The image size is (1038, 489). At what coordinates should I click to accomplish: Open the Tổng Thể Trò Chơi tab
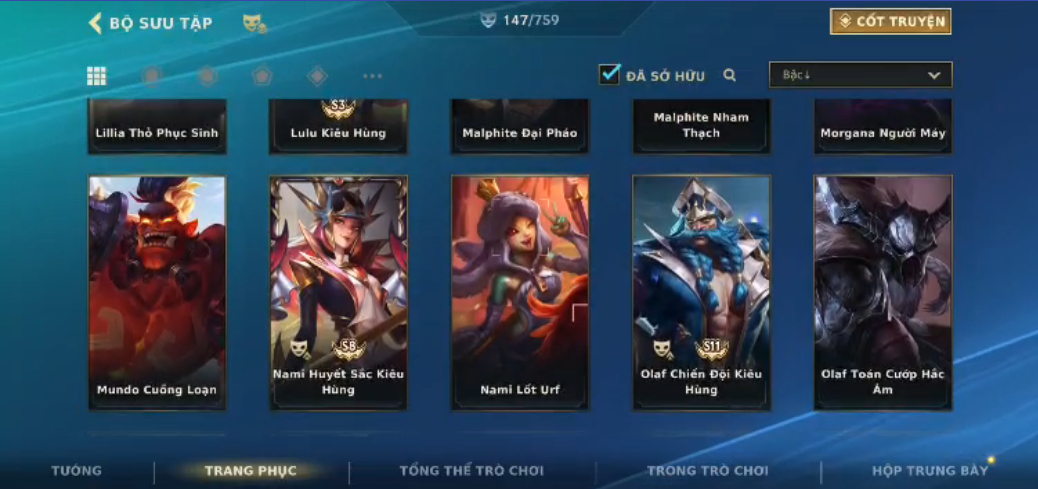470,471
